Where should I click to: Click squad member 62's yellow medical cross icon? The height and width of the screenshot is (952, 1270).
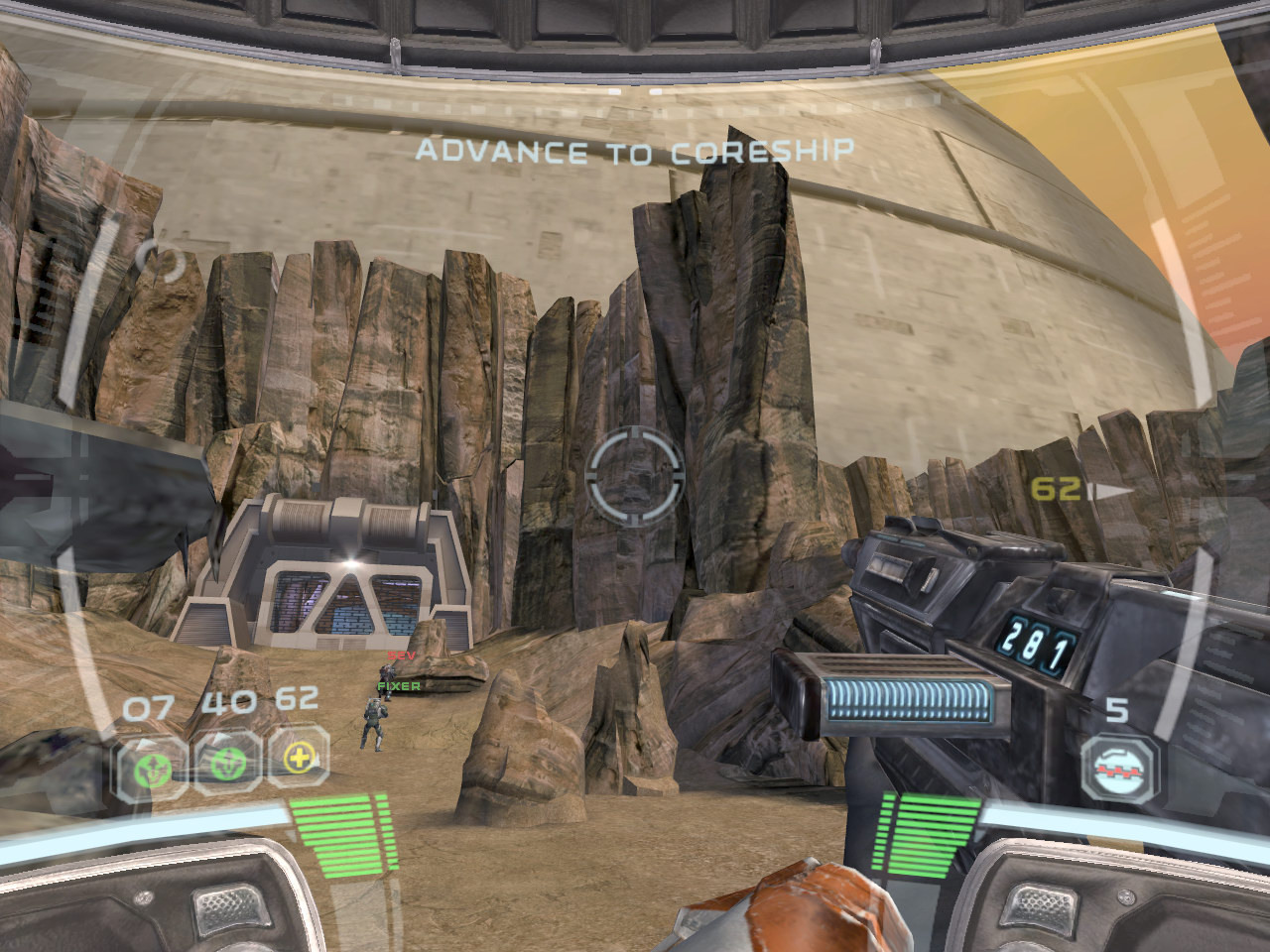point(297,762)
